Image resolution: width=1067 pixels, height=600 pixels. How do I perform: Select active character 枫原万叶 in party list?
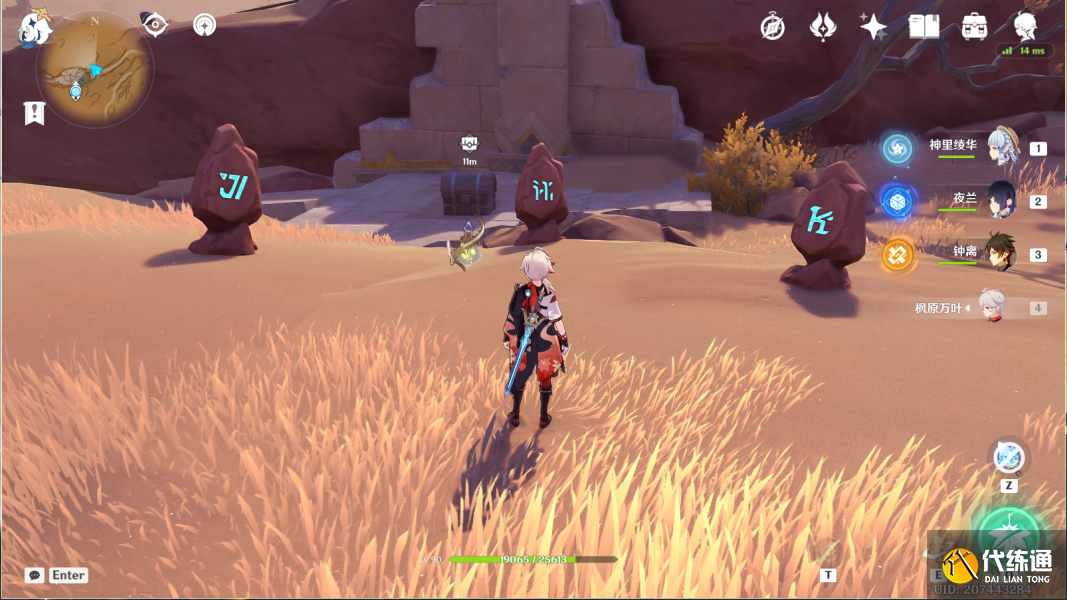(x=990, y=308)
